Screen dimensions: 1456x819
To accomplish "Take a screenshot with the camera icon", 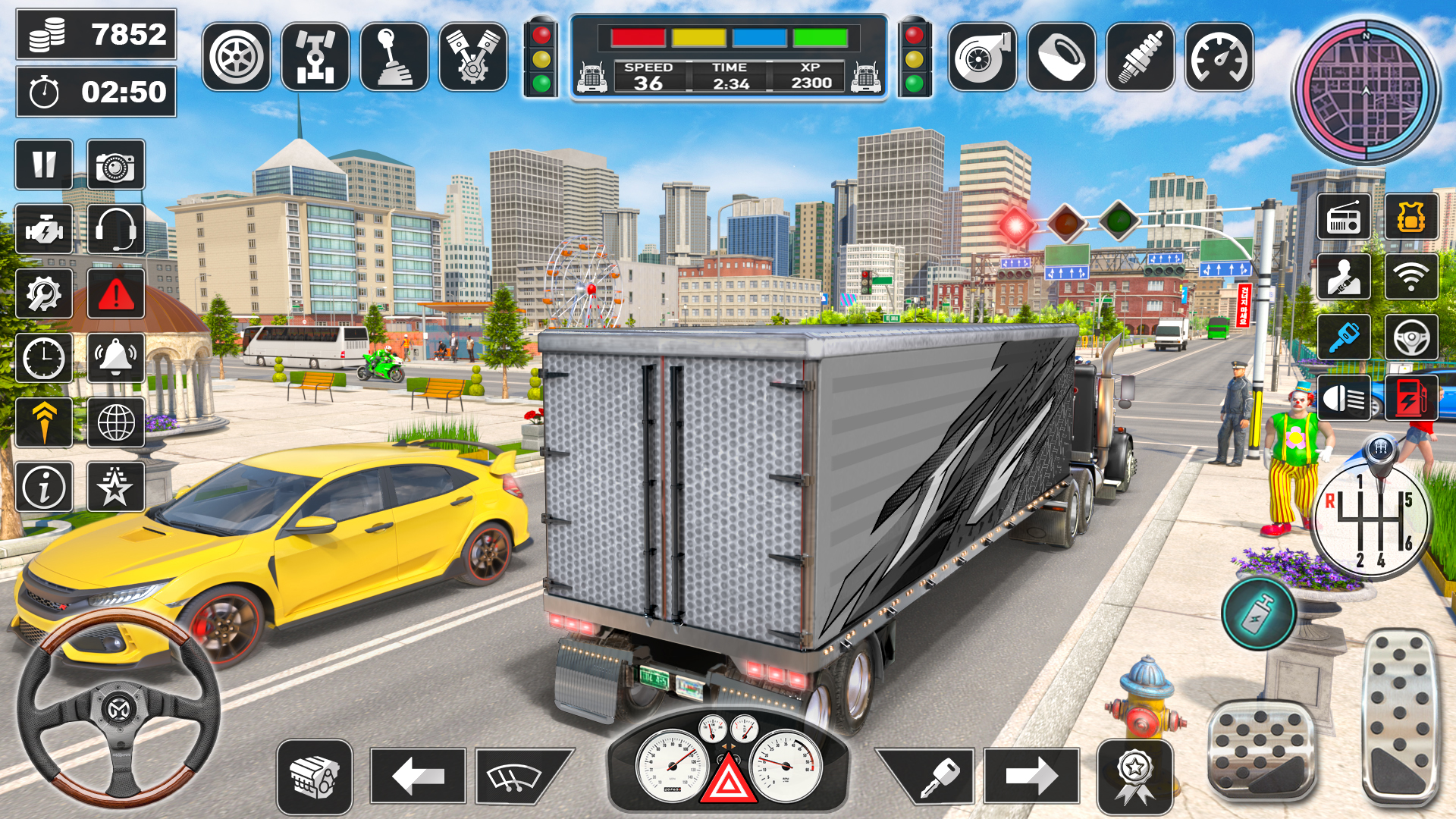I will [x=113, y=165].
